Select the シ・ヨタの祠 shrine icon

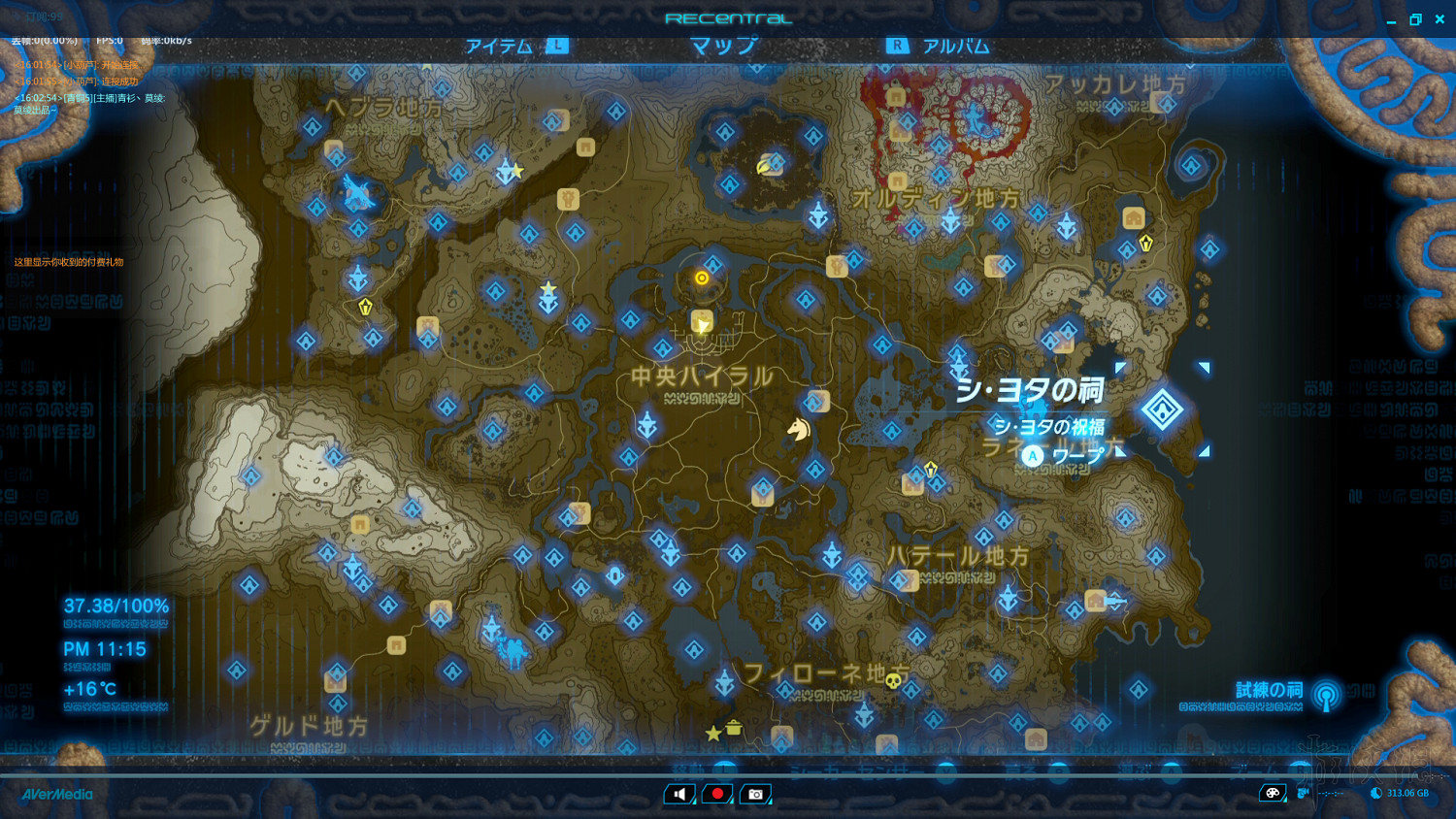pos(1163,409)
